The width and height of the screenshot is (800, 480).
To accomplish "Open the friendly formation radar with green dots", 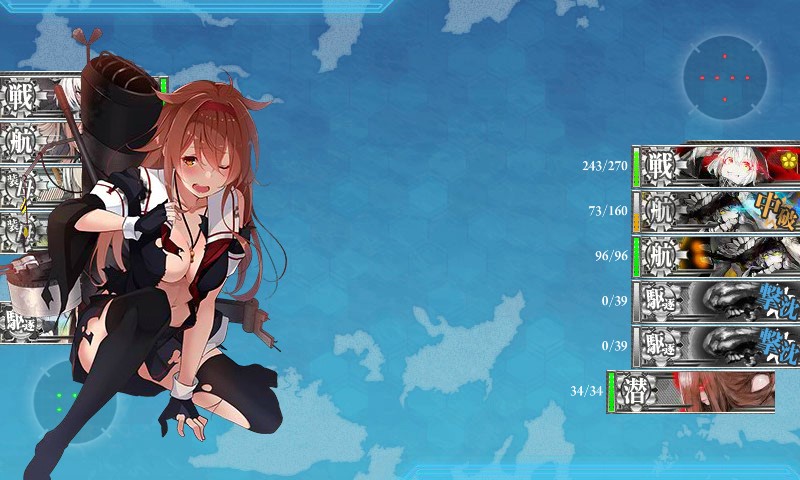I will (x=70, y=402).
